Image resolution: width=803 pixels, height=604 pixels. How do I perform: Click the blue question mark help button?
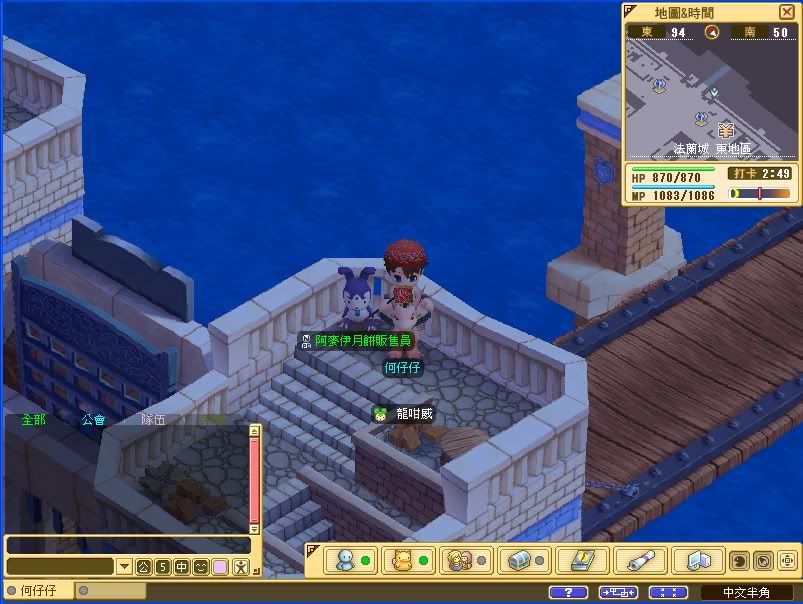(x=568, y=592)
